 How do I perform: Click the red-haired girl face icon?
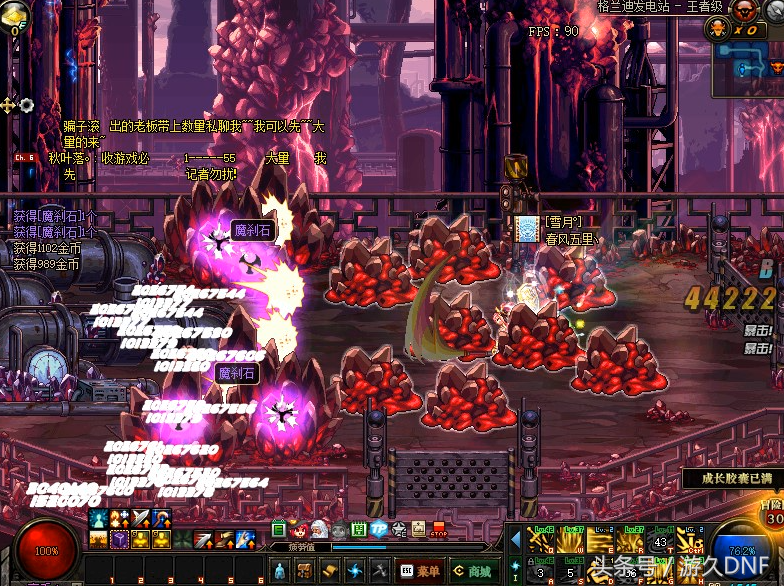click(x=299, y=530)
